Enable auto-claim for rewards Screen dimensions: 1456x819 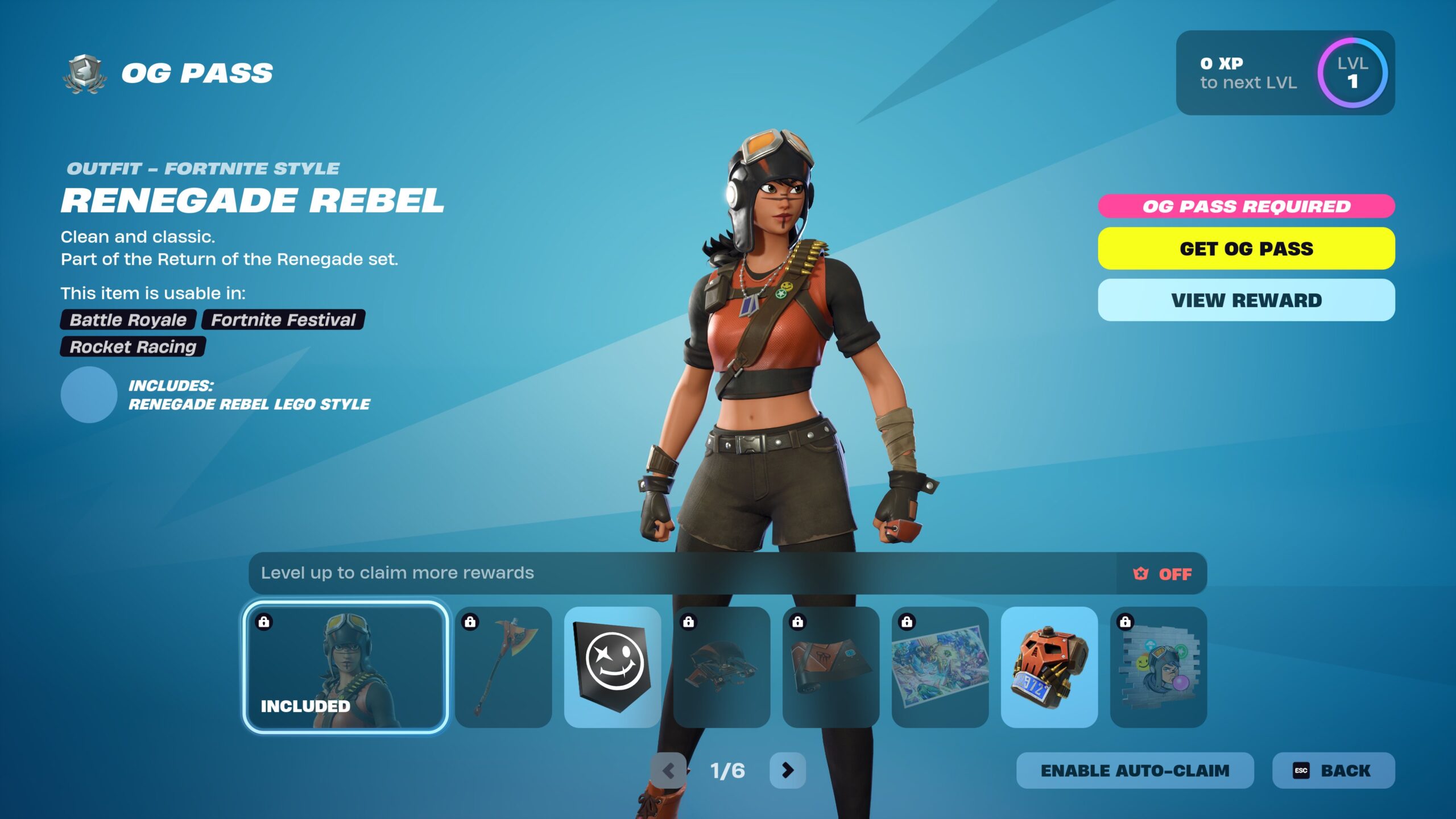click(1135, 771)
